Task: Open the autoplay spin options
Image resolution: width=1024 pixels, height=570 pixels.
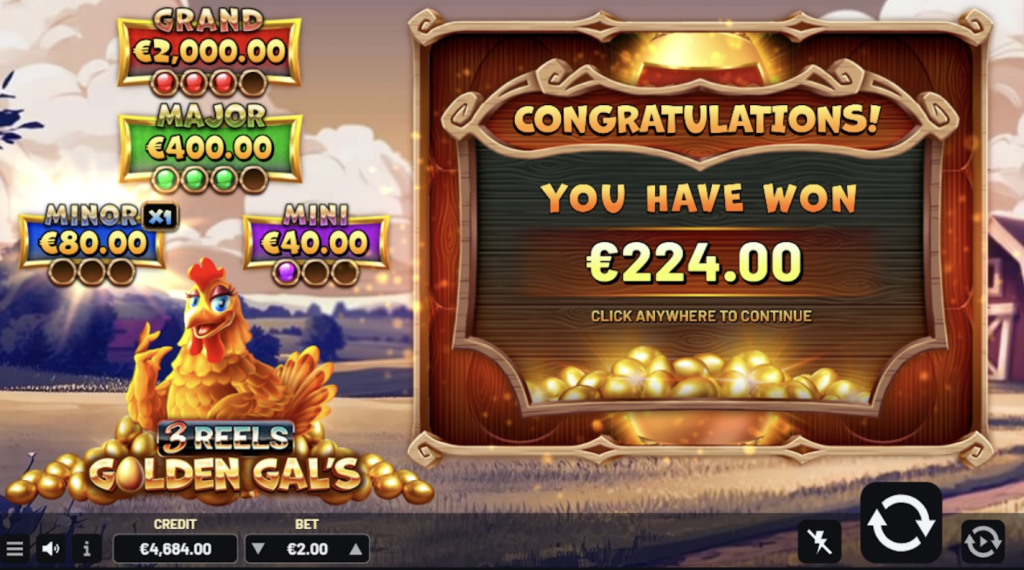Action: pyautogui.click(x=982, y=541)
